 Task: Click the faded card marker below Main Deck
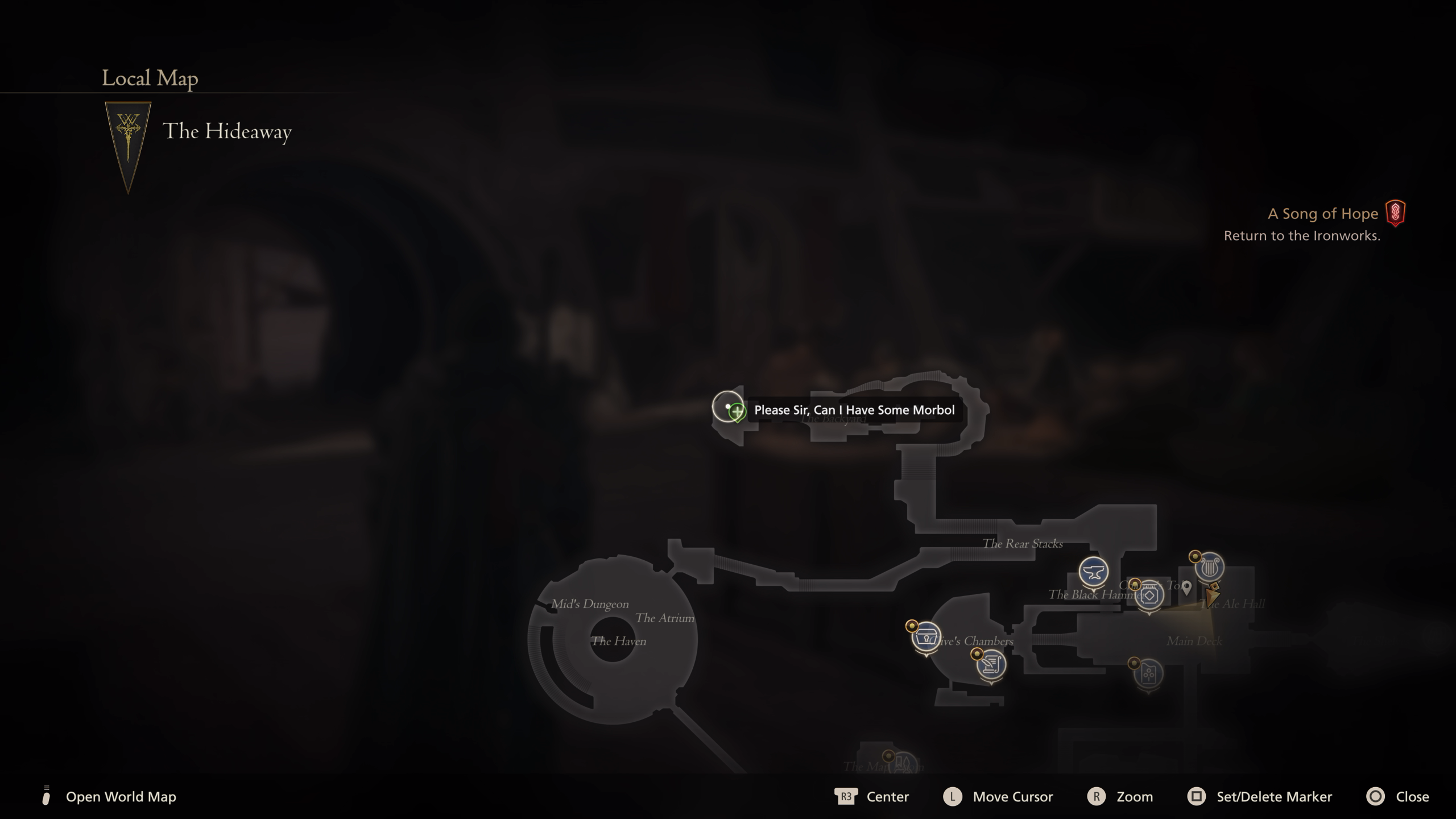click(1148, 674)
